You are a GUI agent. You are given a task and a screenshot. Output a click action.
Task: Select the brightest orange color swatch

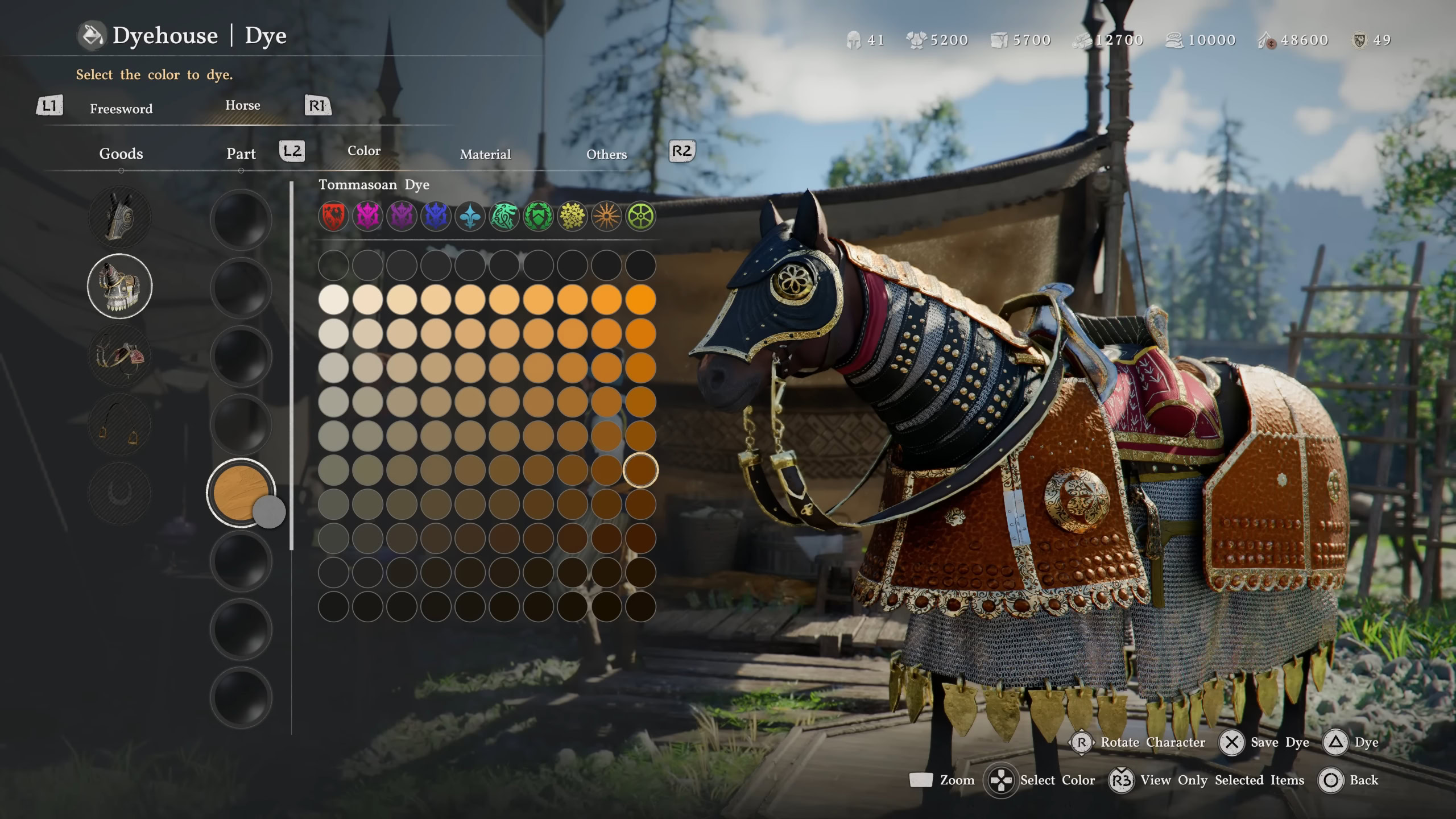[x=640, y=300]
